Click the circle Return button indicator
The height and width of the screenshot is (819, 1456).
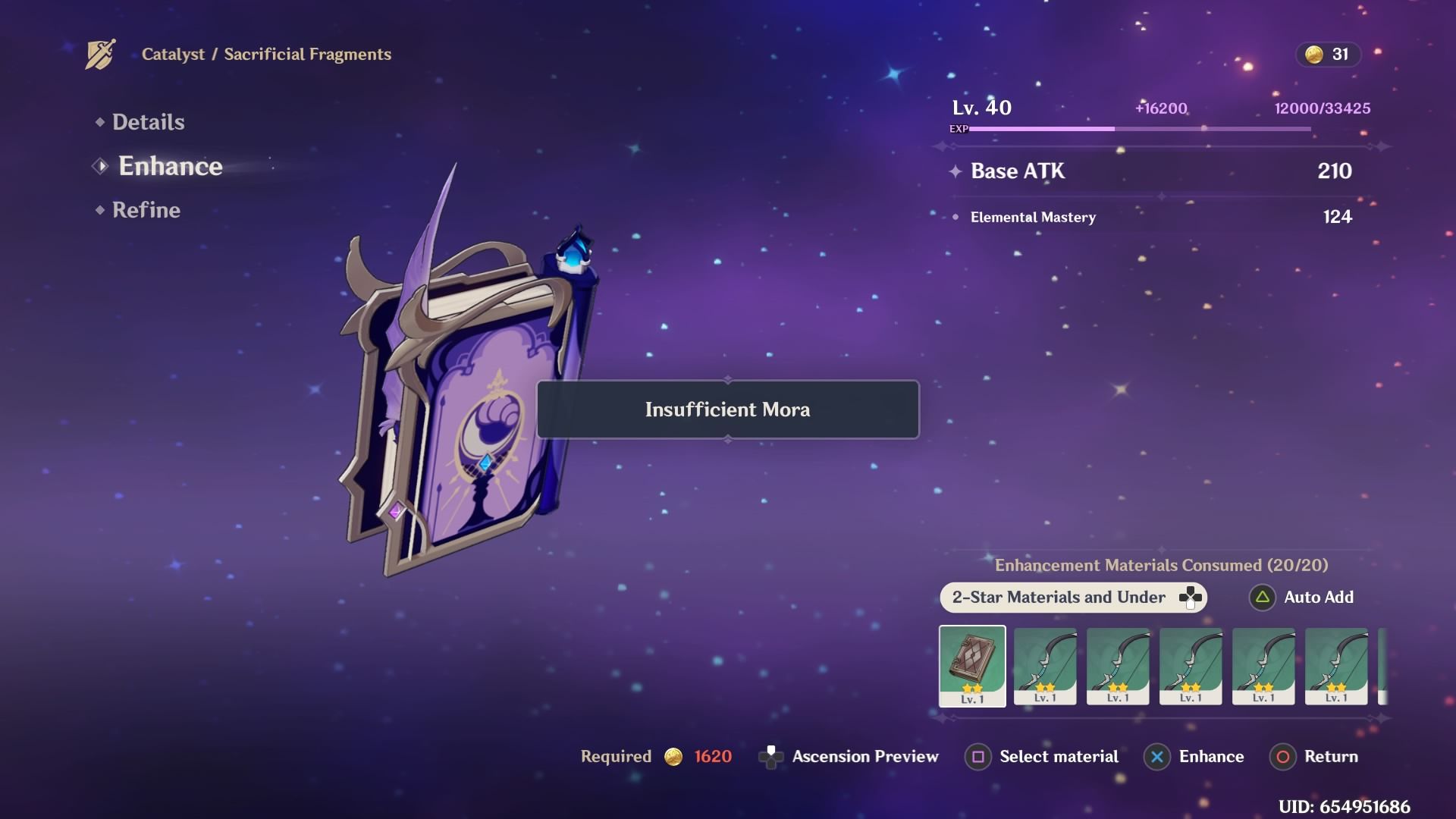[x=1282, y=756]
